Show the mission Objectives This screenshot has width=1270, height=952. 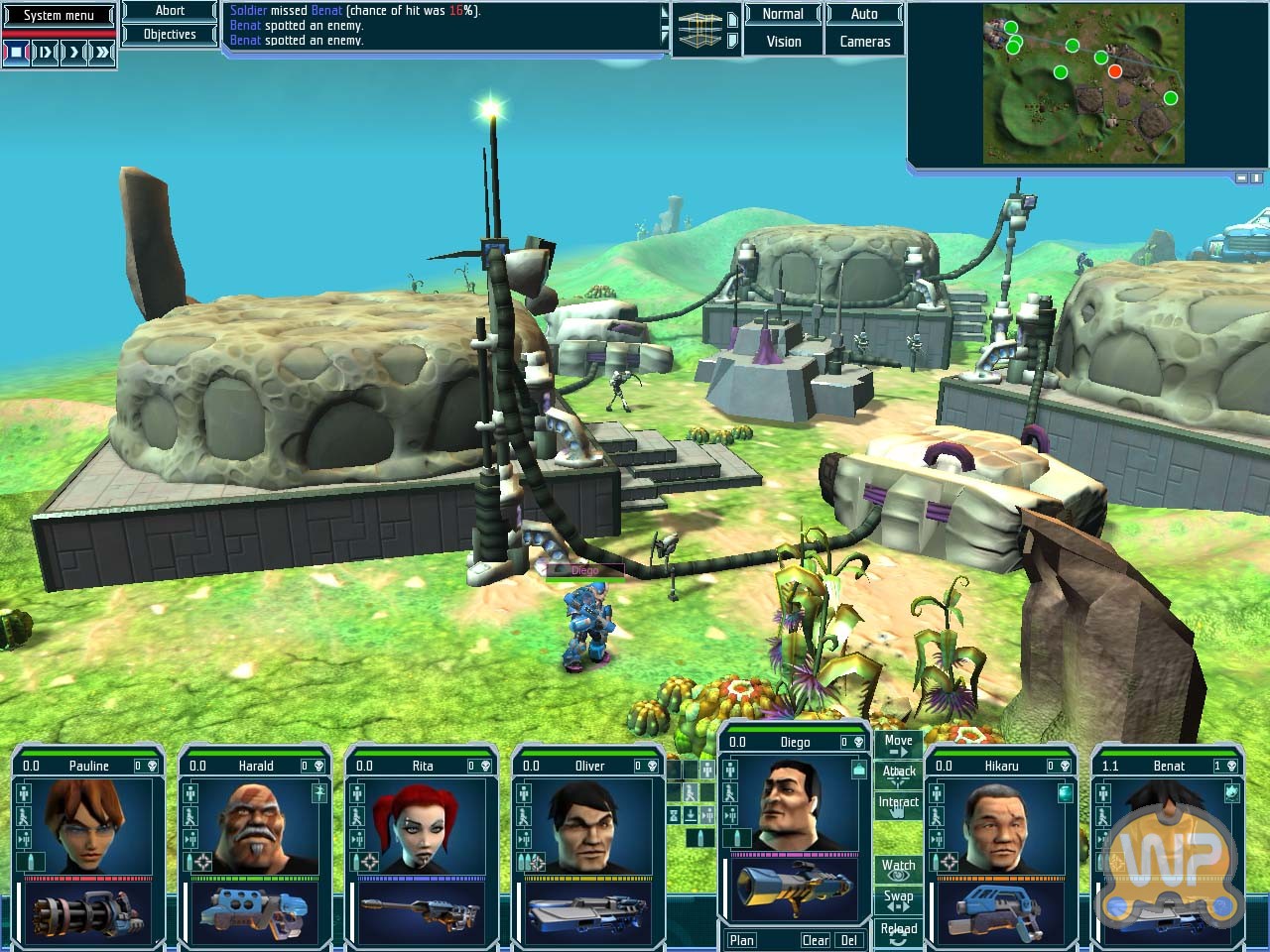[x=170, y=35]
